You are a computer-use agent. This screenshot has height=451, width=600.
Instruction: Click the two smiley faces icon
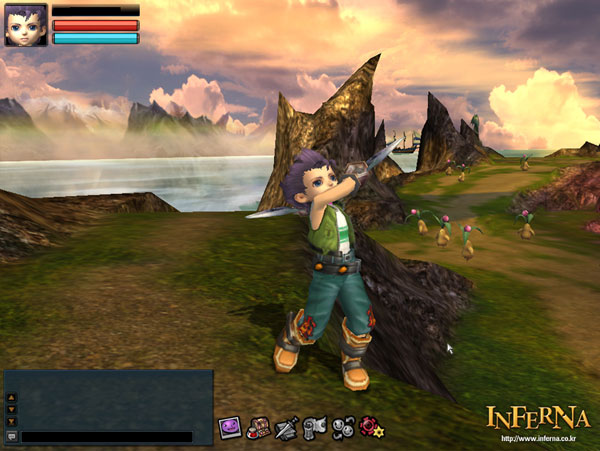click(344, 428)
